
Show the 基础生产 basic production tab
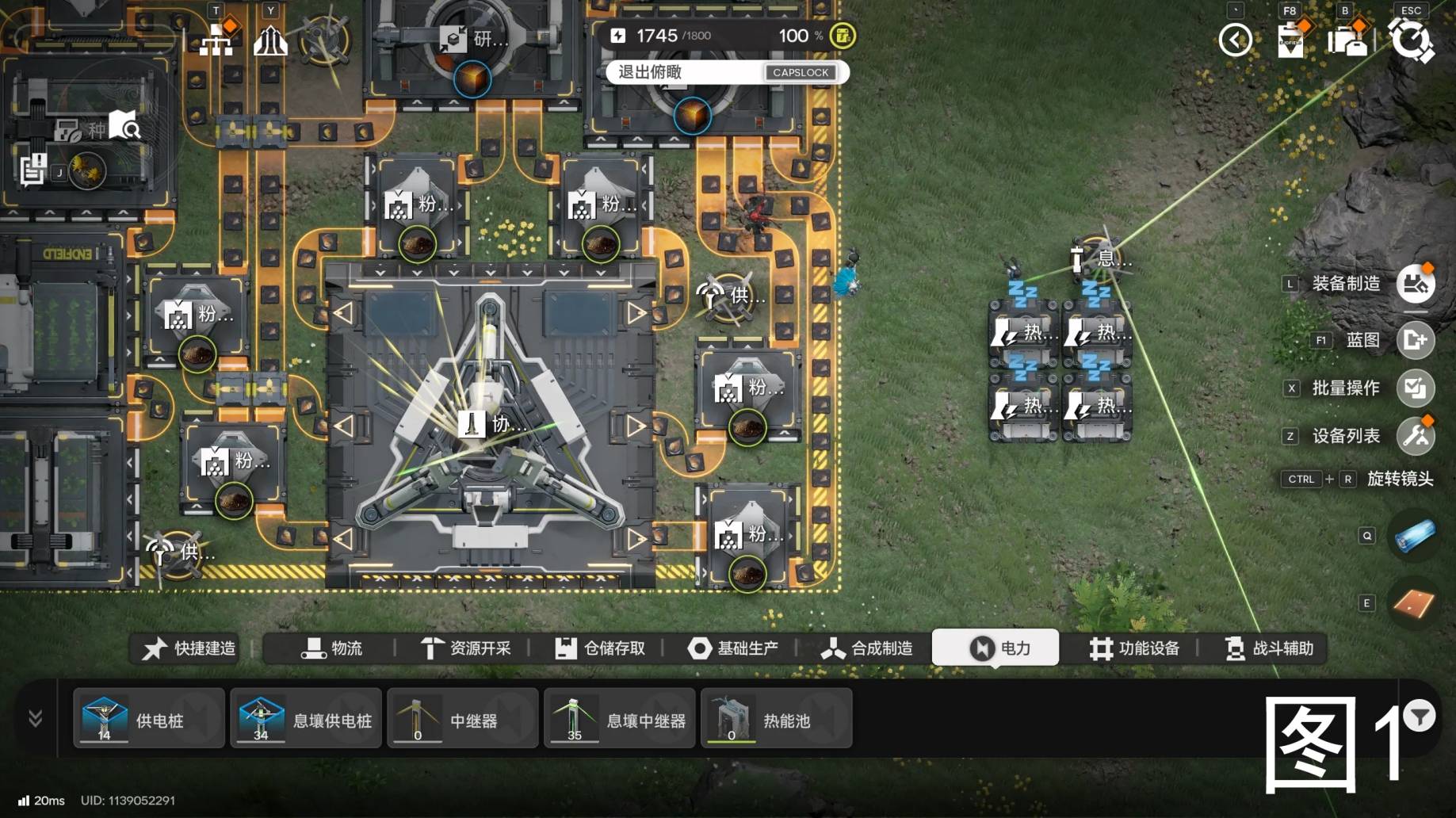(733, 648)
